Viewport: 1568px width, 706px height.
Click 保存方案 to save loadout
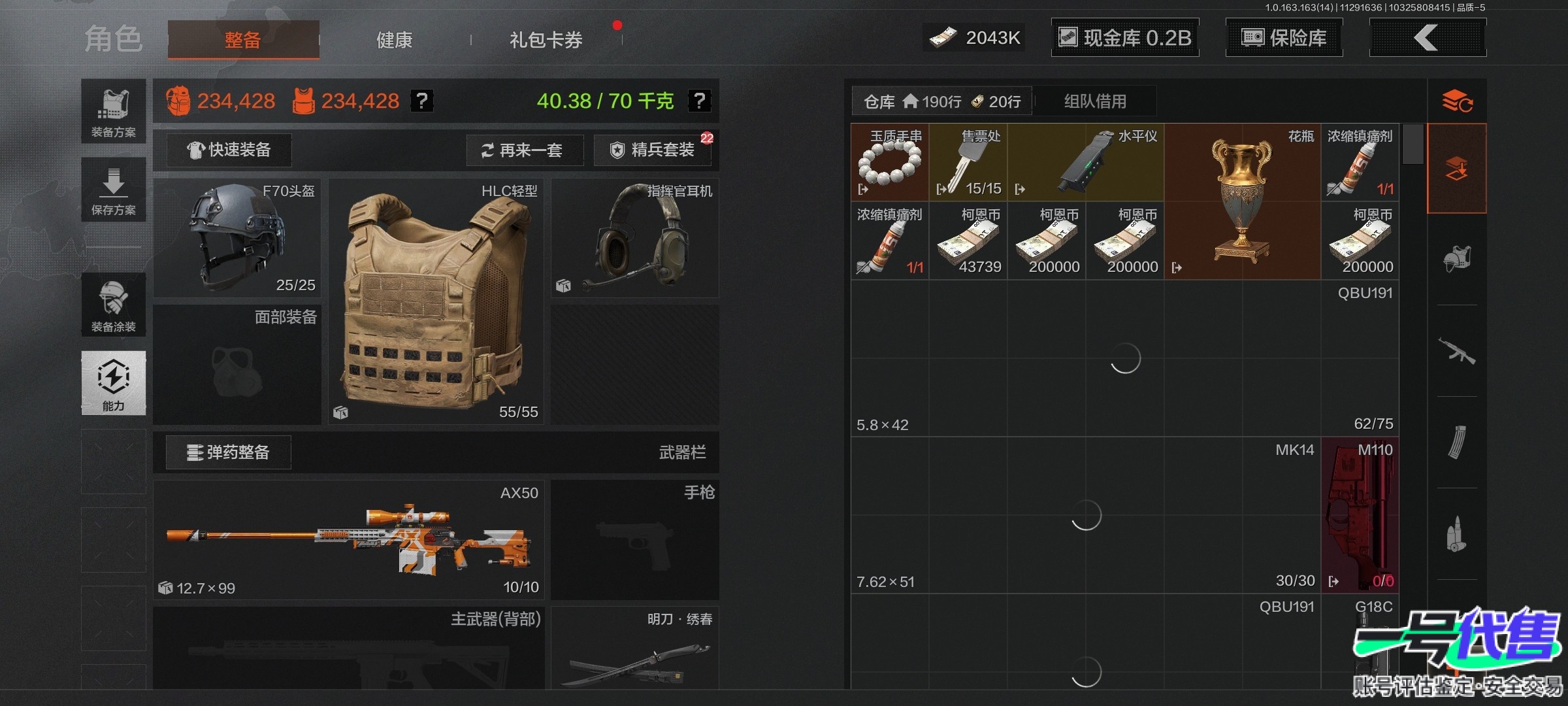113,190
